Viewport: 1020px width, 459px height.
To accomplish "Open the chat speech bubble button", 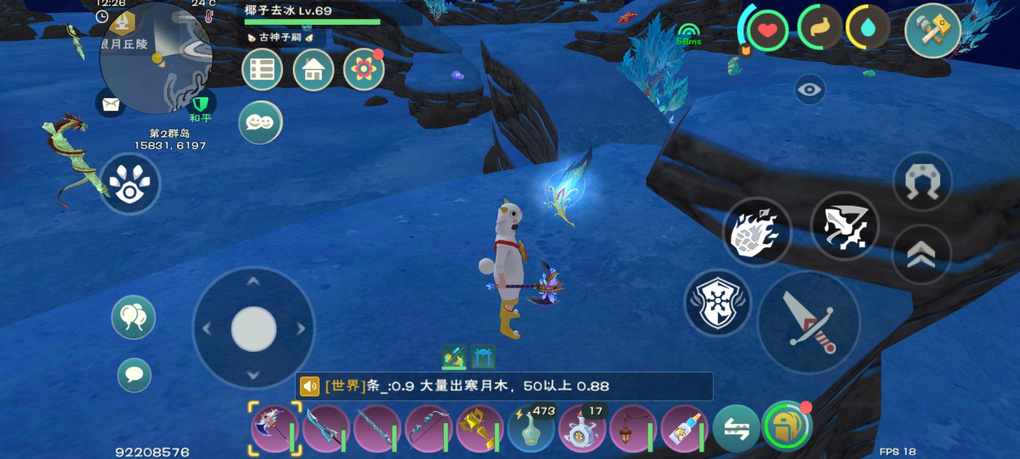I will pos(134,375).
